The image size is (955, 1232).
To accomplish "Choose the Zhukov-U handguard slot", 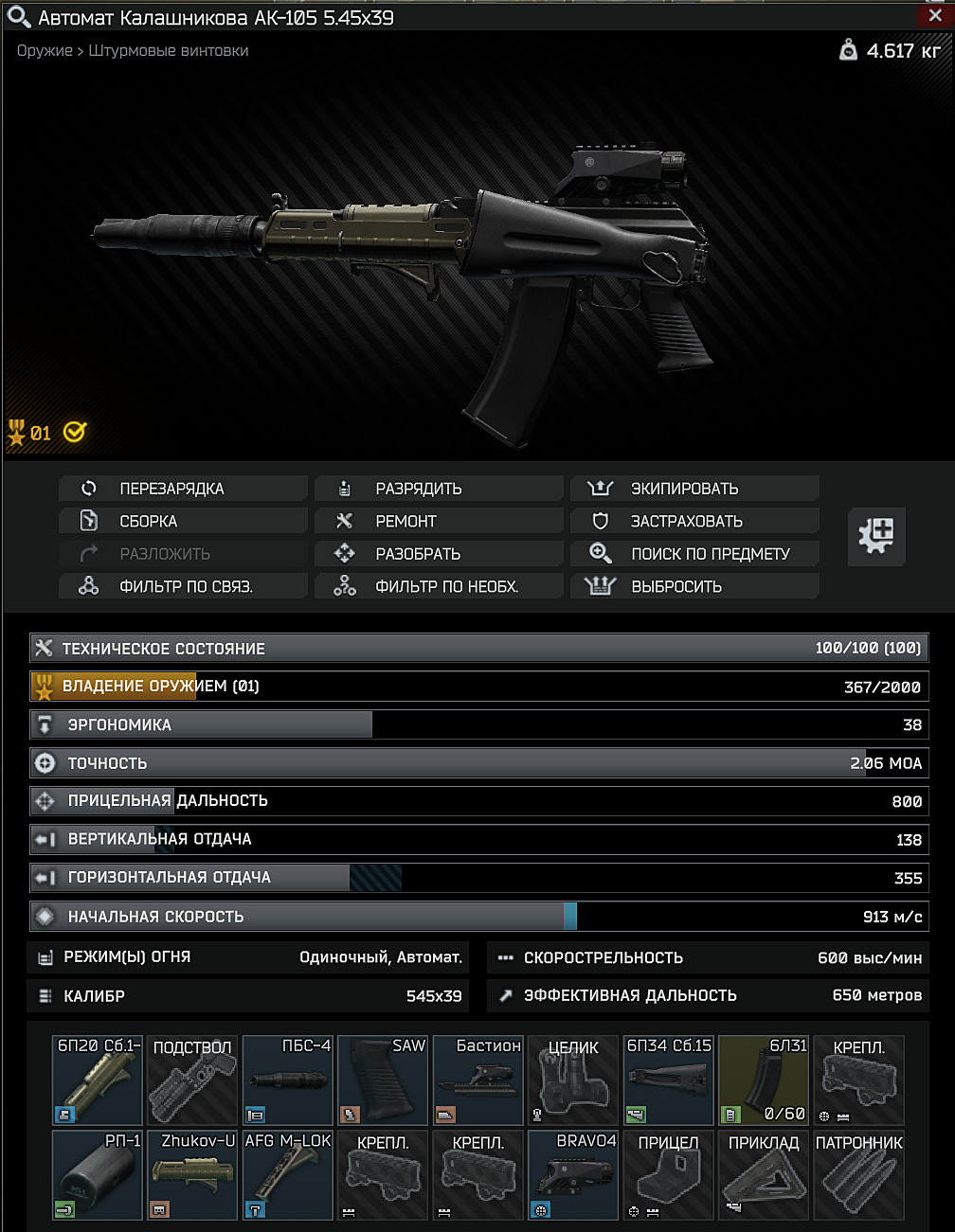I will click(192, 1175).
